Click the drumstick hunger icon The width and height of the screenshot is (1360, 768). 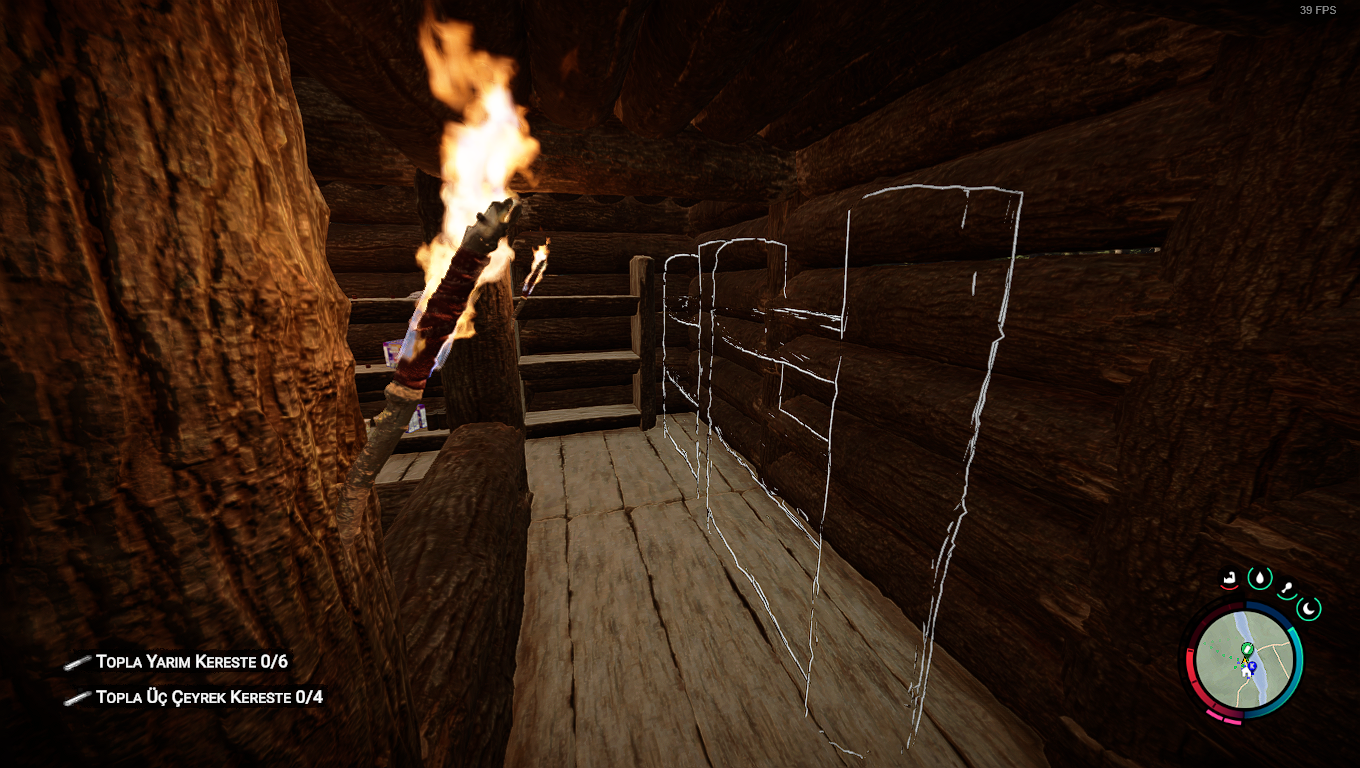coord(1287,588)
